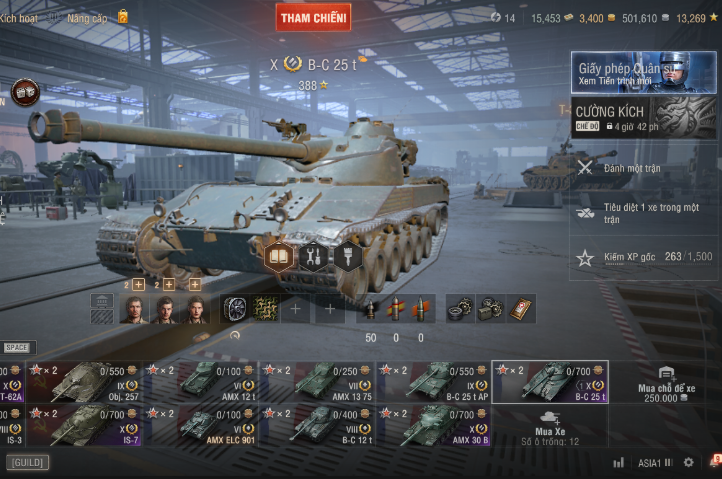This screenshot has width=722, height=479.
Task: Choose the AMX 12 t tank
Action: [x=203, y=382]
